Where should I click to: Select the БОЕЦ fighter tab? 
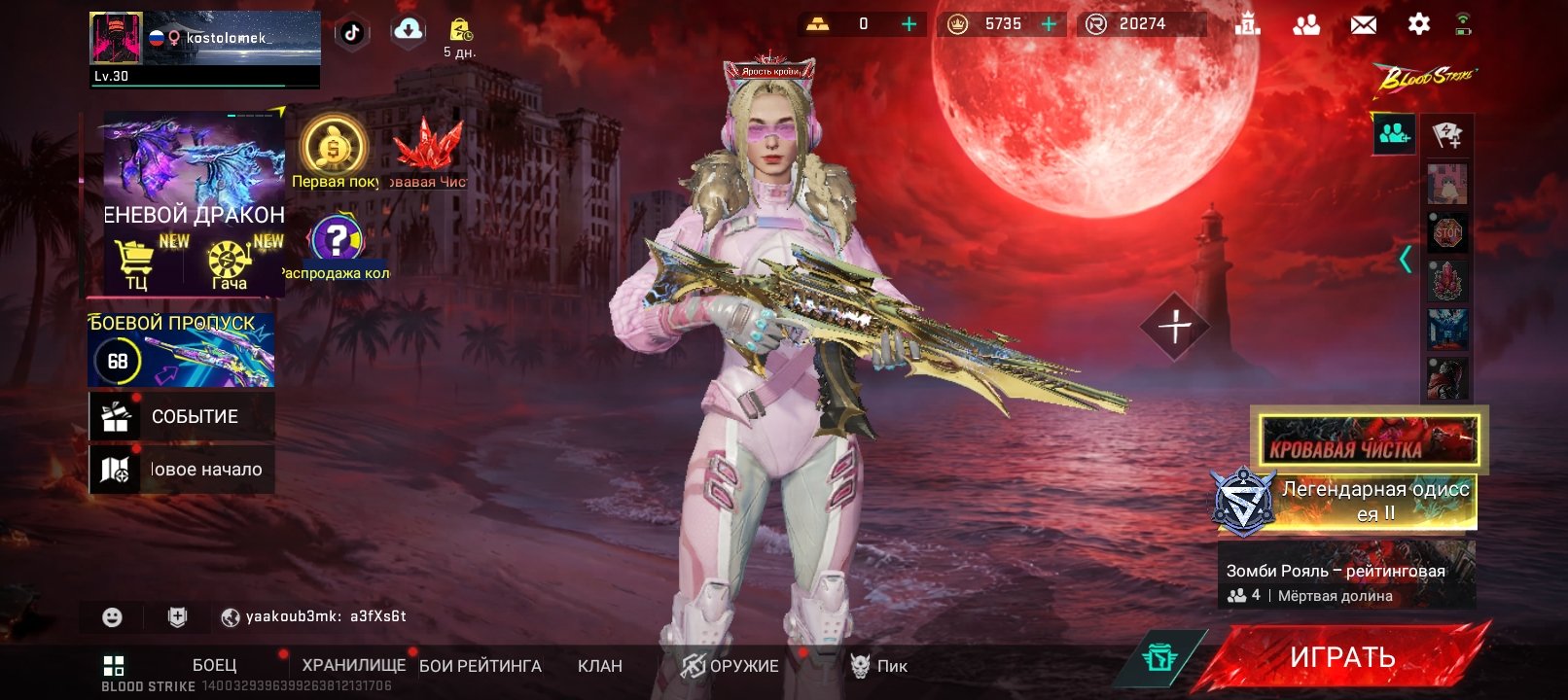click(214, 665)
